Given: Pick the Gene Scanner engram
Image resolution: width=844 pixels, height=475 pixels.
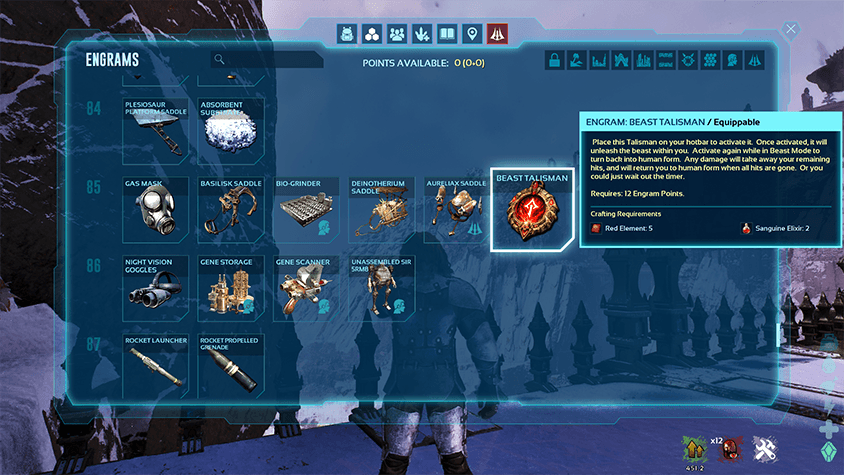Looking at the screenshot, I should (306, 289).
